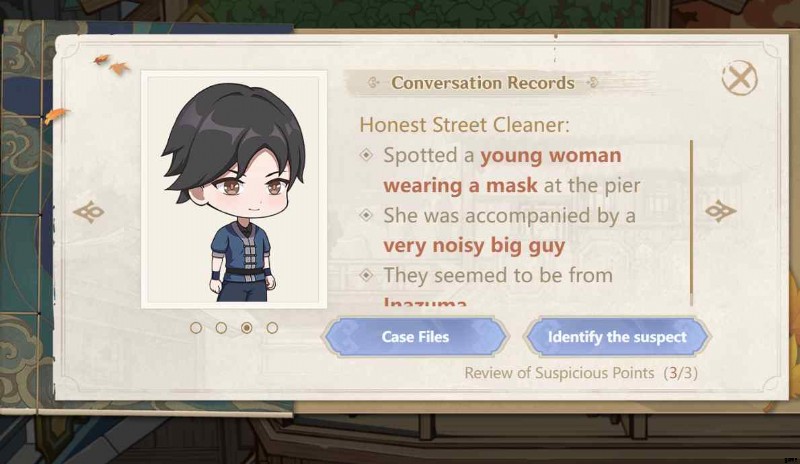Open the Case Files
The image size is (800, 464).
(415, 337)
